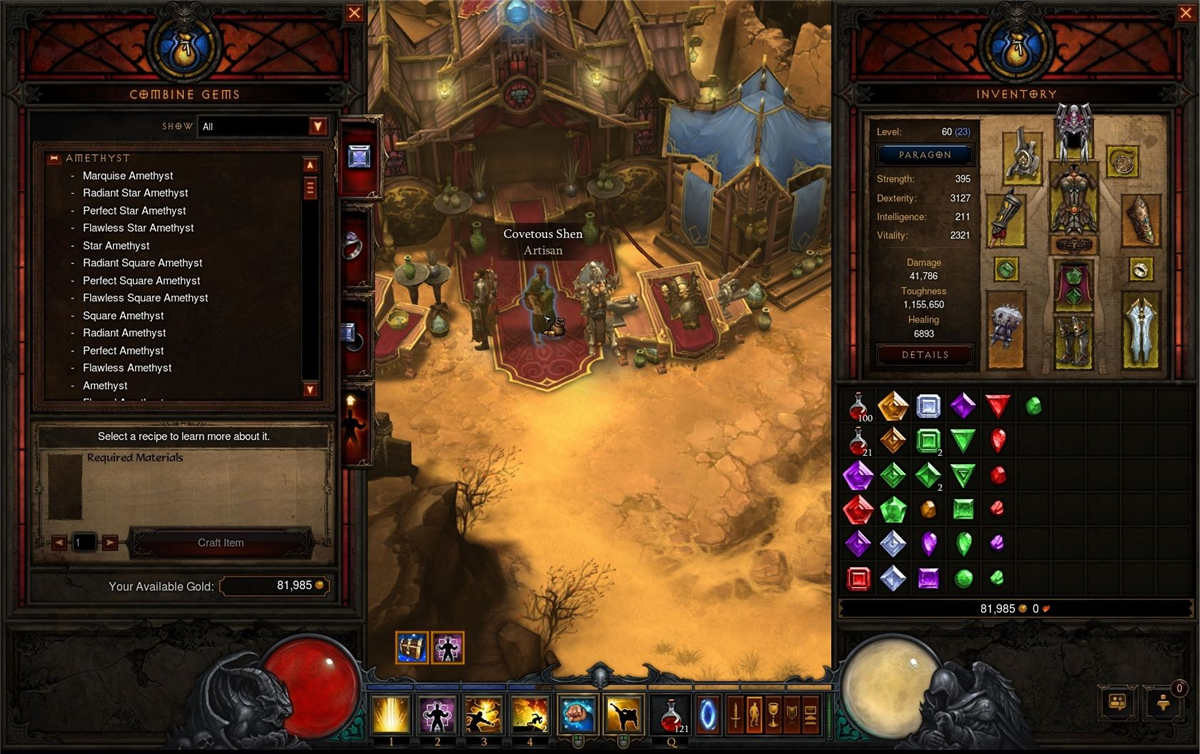The image size is (1200, 754).
Task: Open the Paragon panel
Action: 925,155
